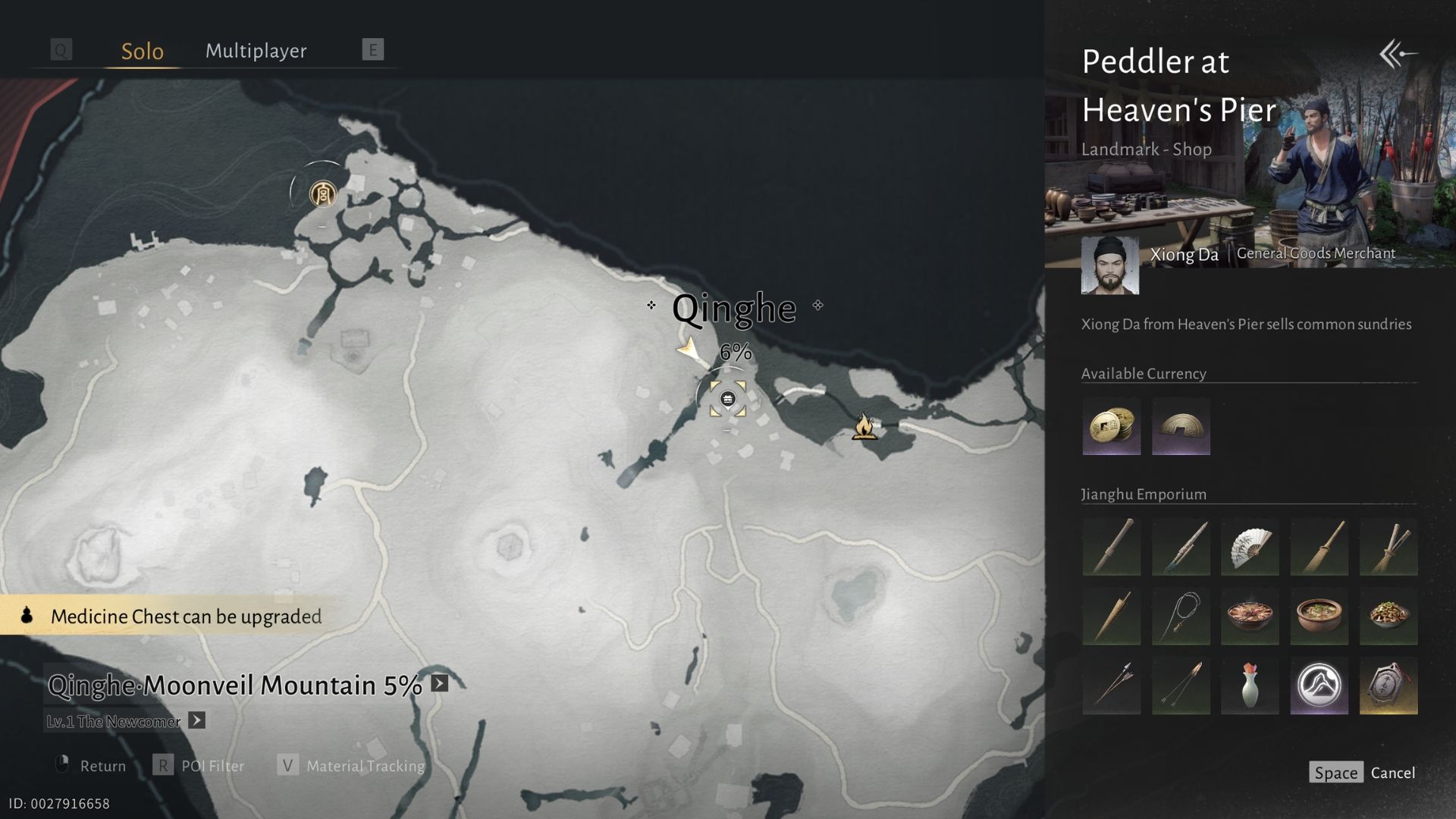The image size is (1456, 819).
Task: Select the Solo map tab
Action: tap(143, 51)
